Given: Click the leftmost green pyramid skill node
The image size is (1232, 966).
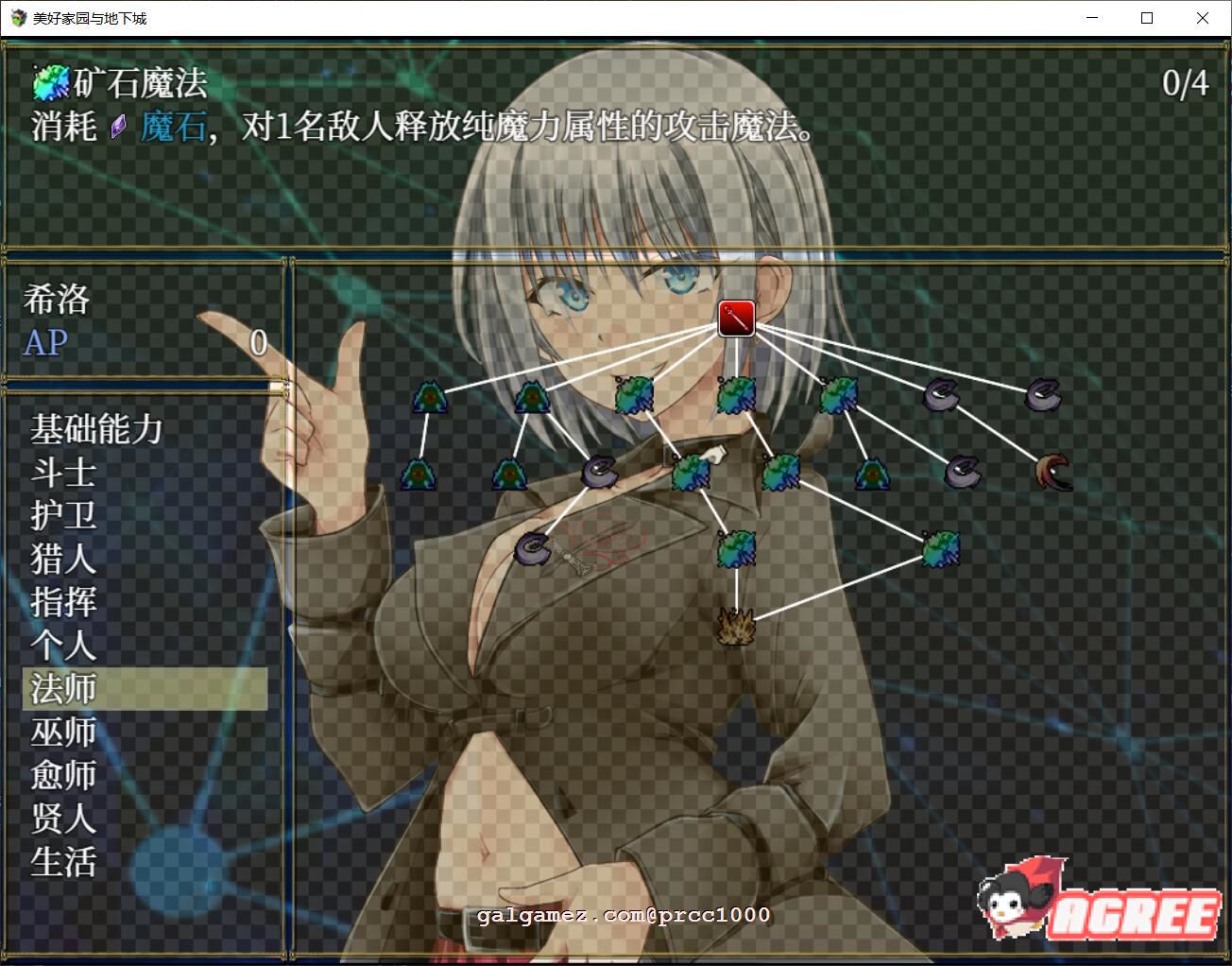Looking at the screenshot, I should pos(431,397).
